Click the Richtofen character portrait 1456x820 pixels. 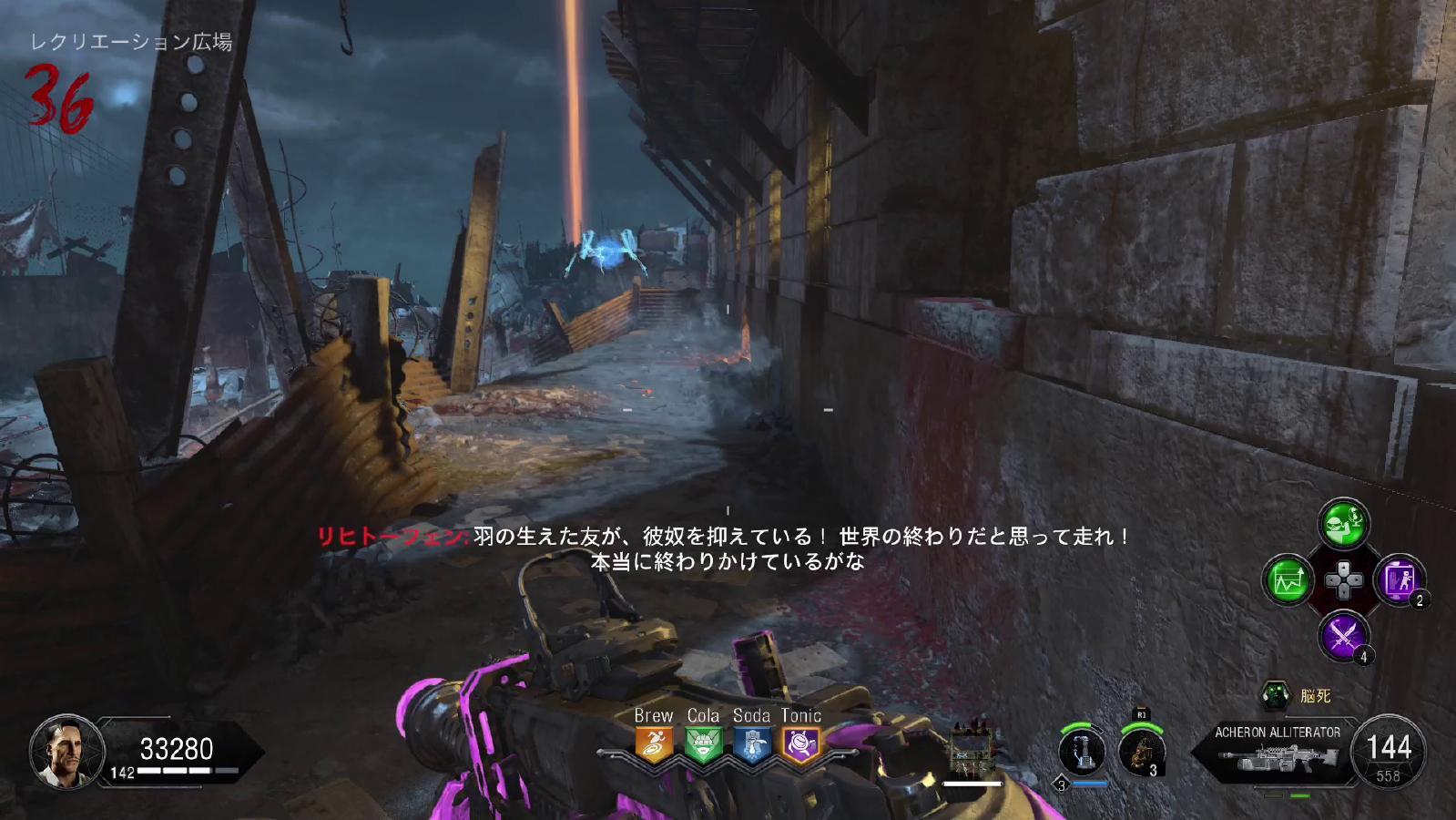66,752
